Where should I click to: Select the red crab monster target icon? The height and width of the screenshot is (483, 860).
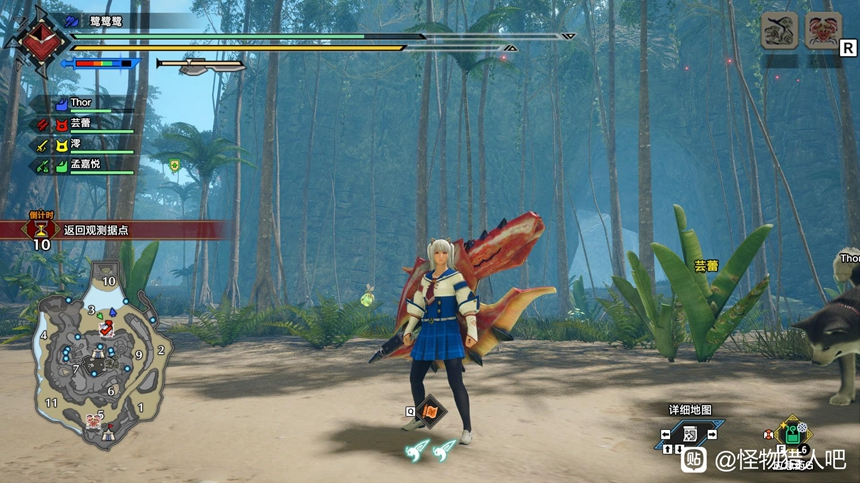click(824, 31)
